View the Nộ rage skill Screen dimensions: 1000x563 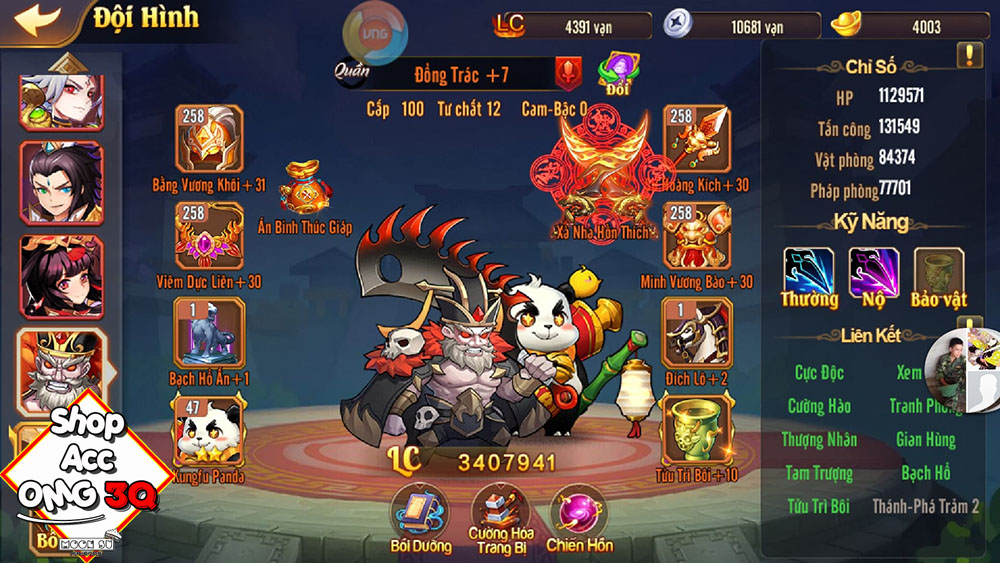tap(873, 271)
